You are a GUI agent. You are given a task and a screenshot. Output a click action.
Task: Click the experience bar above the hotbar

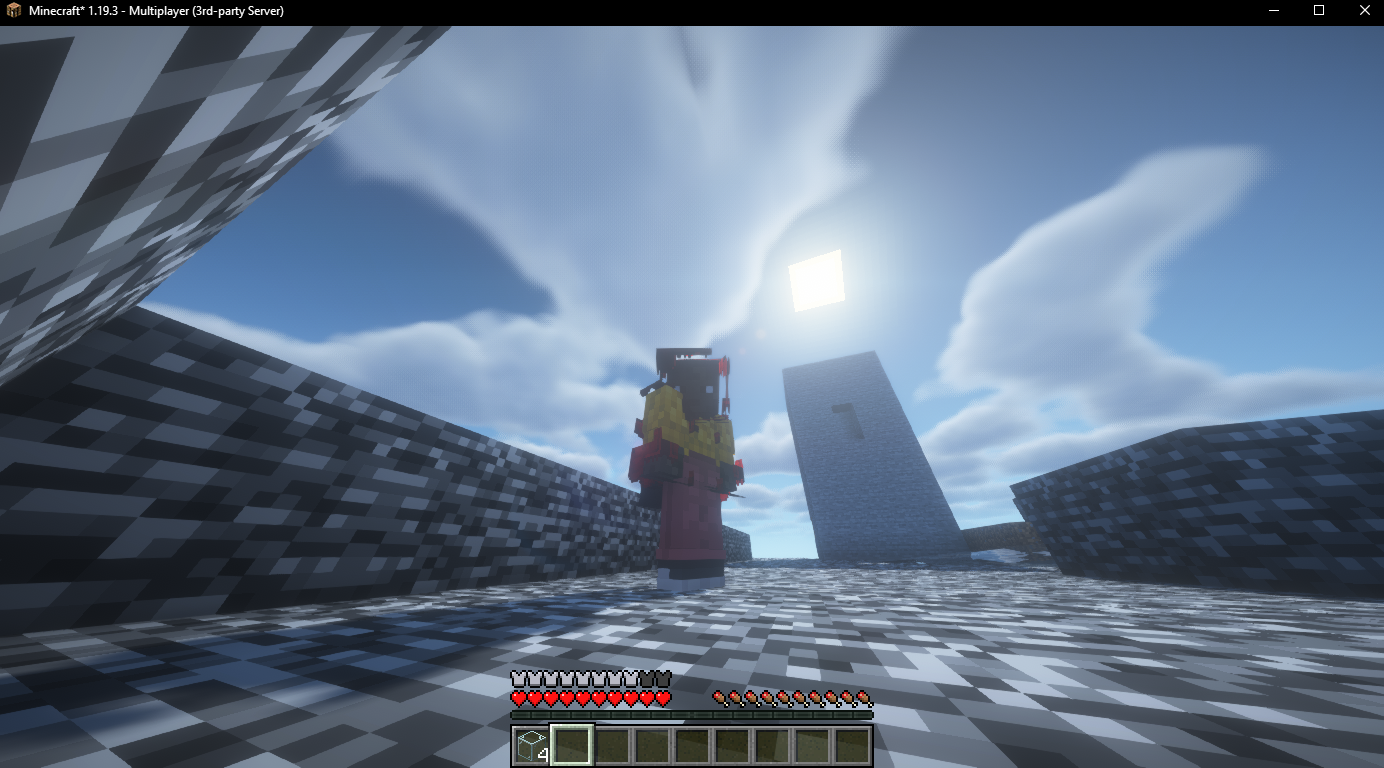click(x=690, y=714)
